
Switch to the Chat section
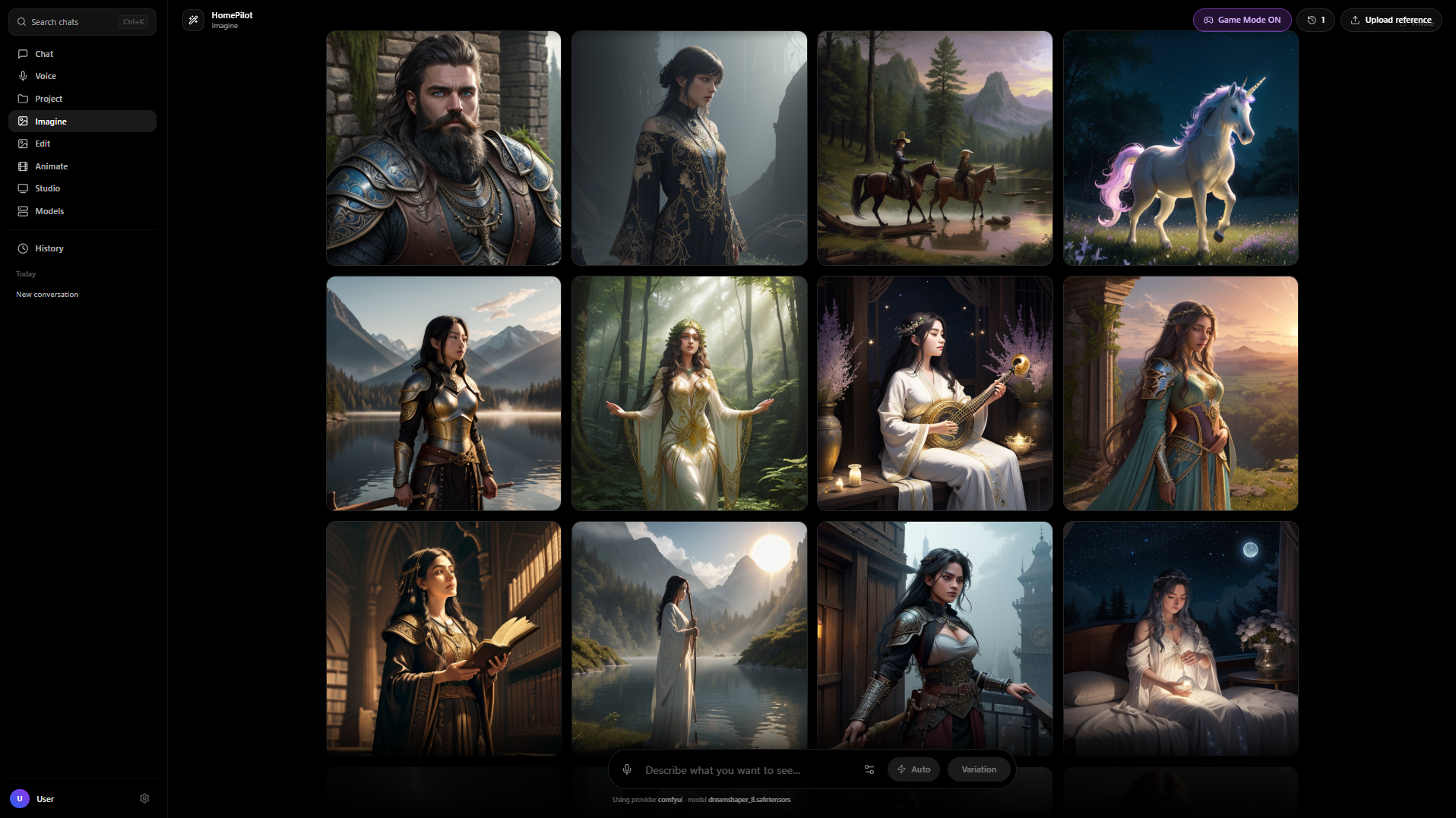click(x=44, y=53)
